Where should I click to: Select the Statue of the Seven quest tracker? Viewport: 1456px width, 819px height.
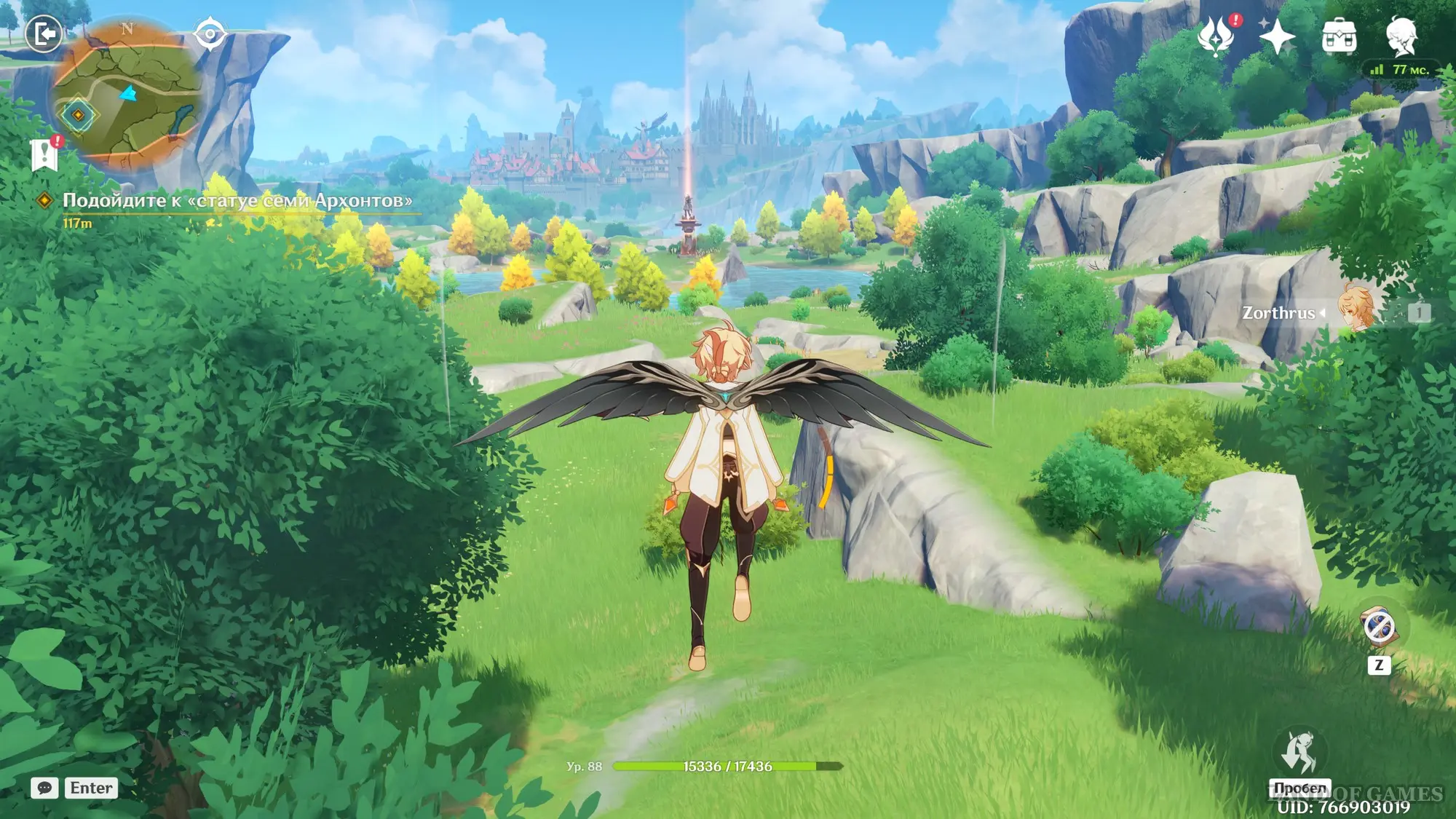point(237,201)
